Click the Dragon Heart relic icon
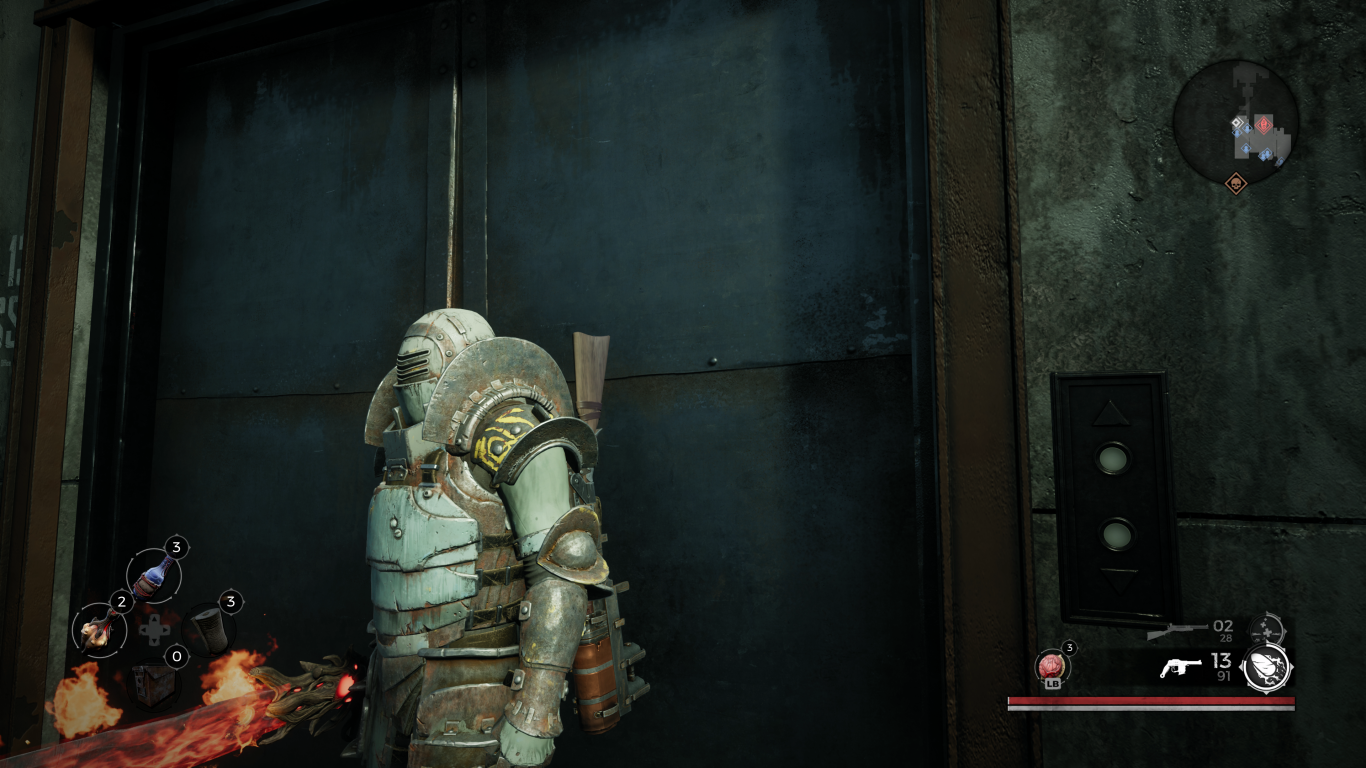1366x768 pixels. pos(1052,666)
